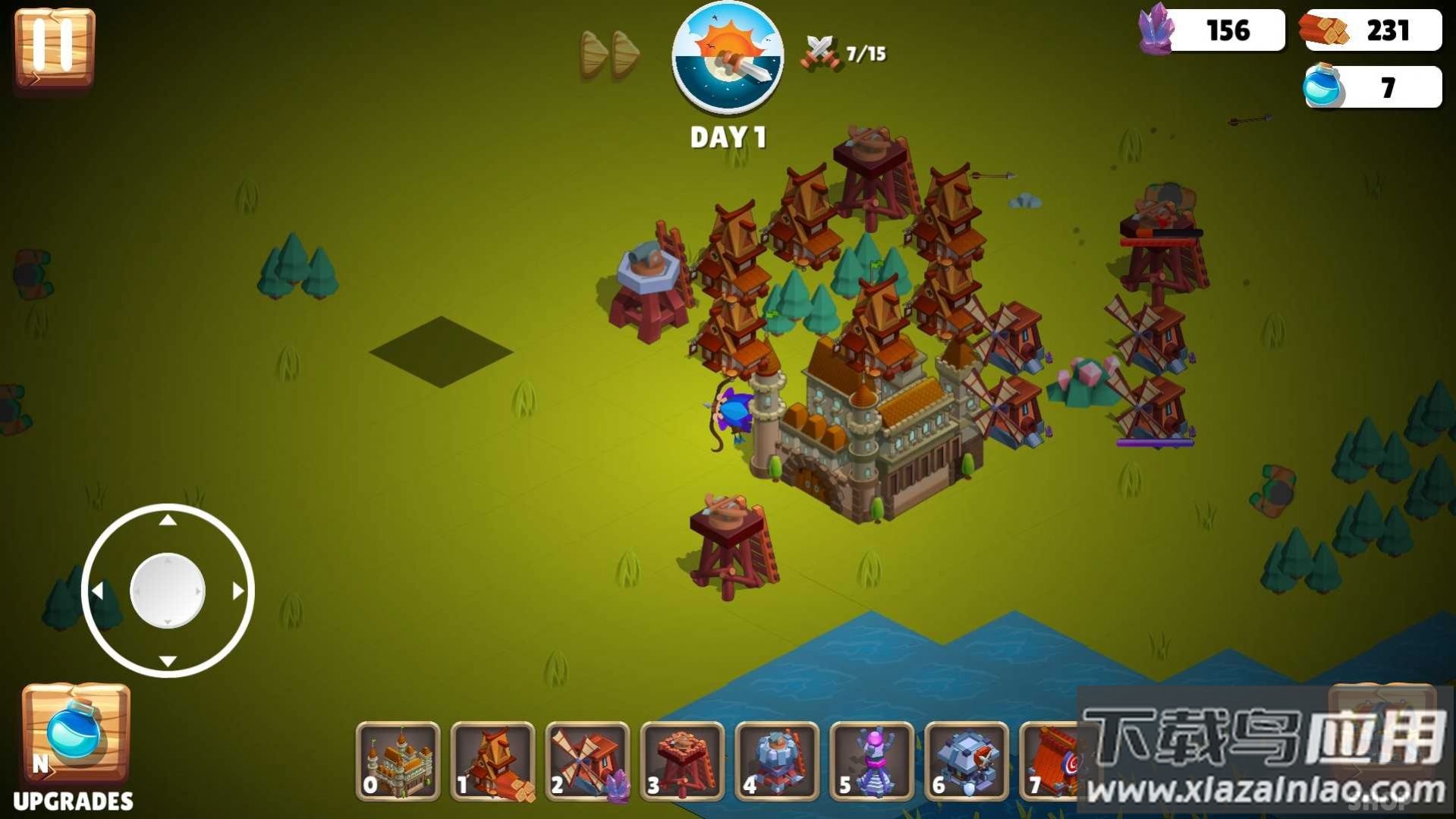1456x819 pixels.
Task: Tap the virtual joystick's down arrow
Action: pyautogui.click(x=168, y=660)
